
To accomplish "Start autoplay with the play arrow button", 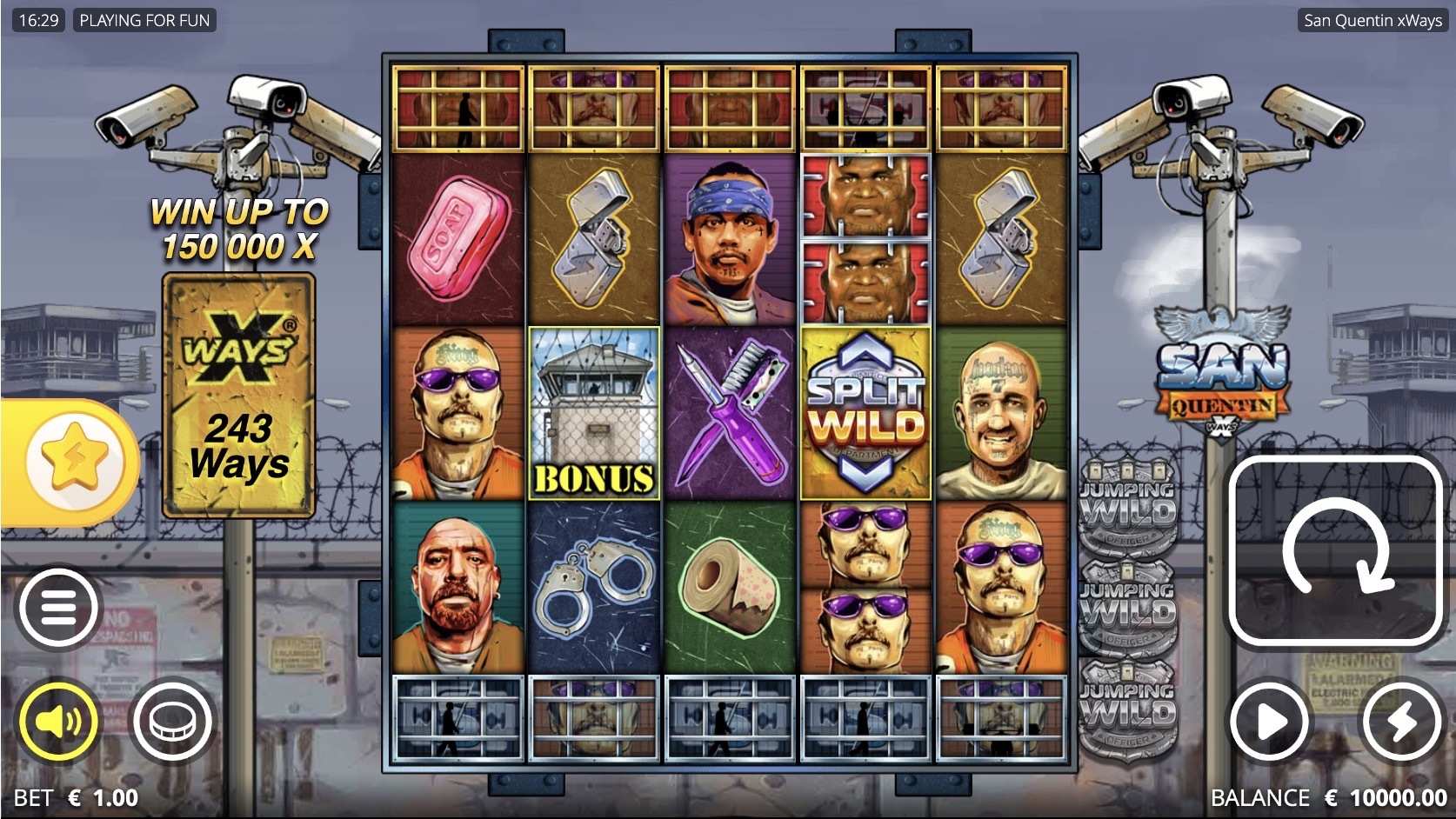I will (1270, 722).
